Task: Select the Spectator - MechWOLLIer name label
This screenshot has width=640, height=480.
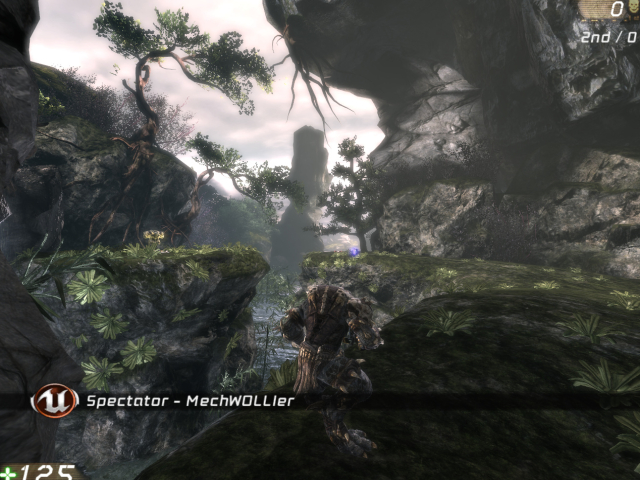Action: pyautogui.click(x=190, y=401)
